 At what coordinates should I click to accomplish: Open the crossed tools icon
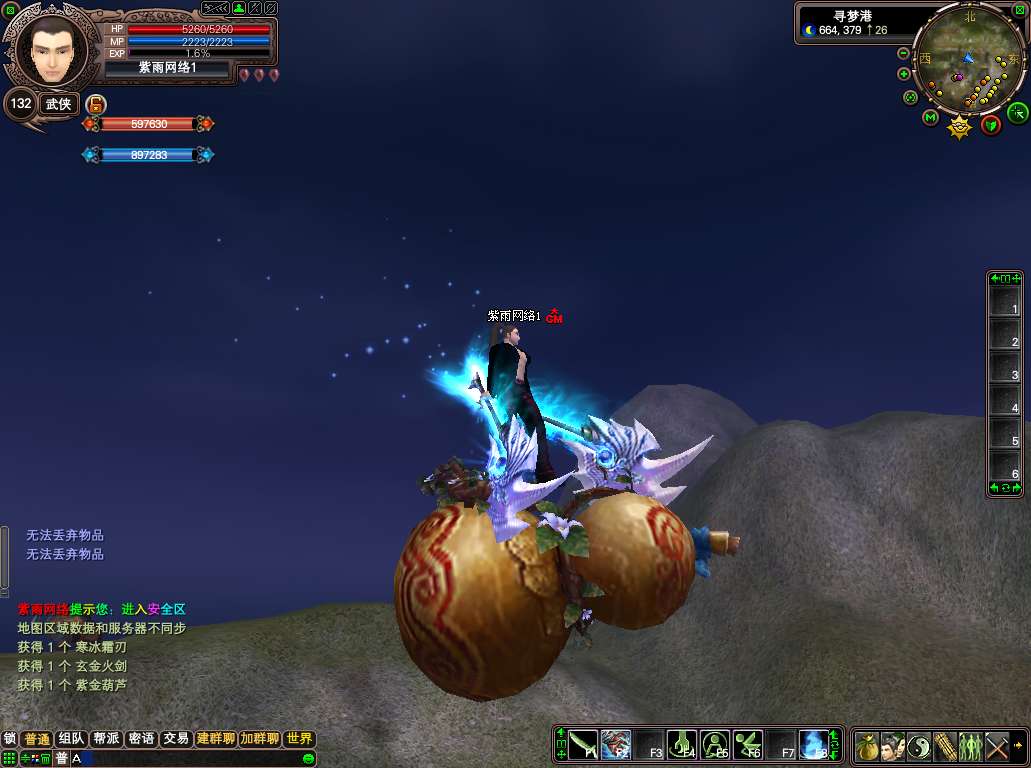996,746
